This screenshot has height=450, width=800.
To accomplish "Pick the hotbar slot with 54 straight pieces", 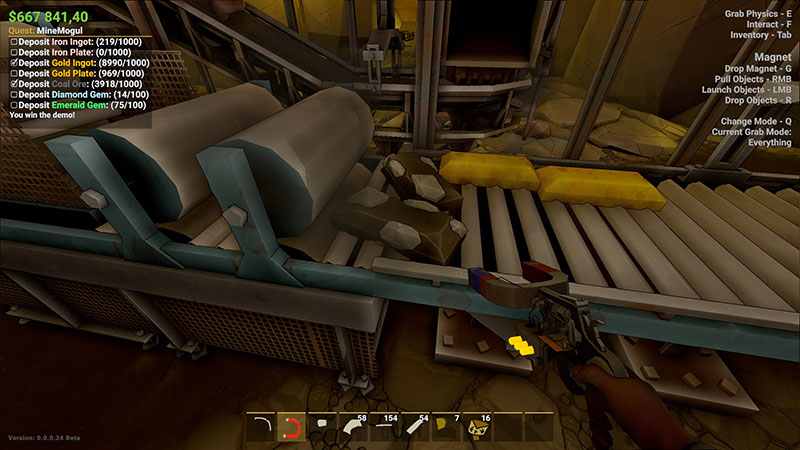I will (414, 428).
